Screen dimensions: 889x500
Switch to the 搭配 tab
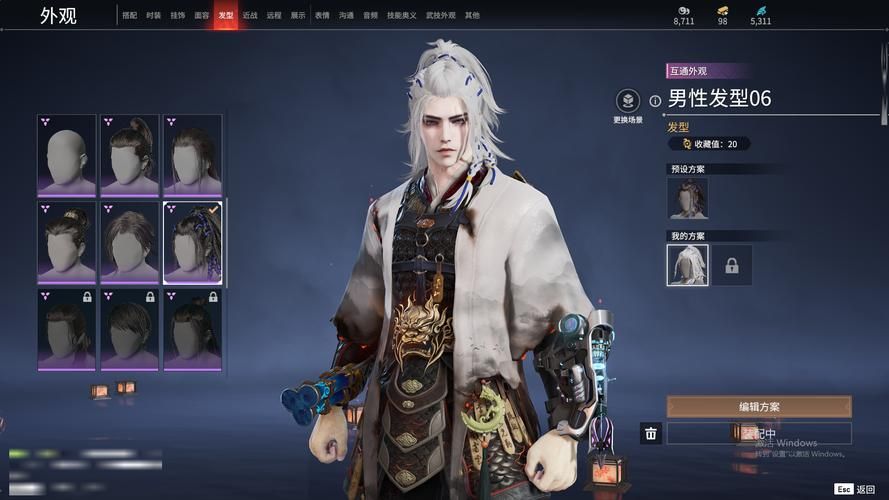coord(129,16)
